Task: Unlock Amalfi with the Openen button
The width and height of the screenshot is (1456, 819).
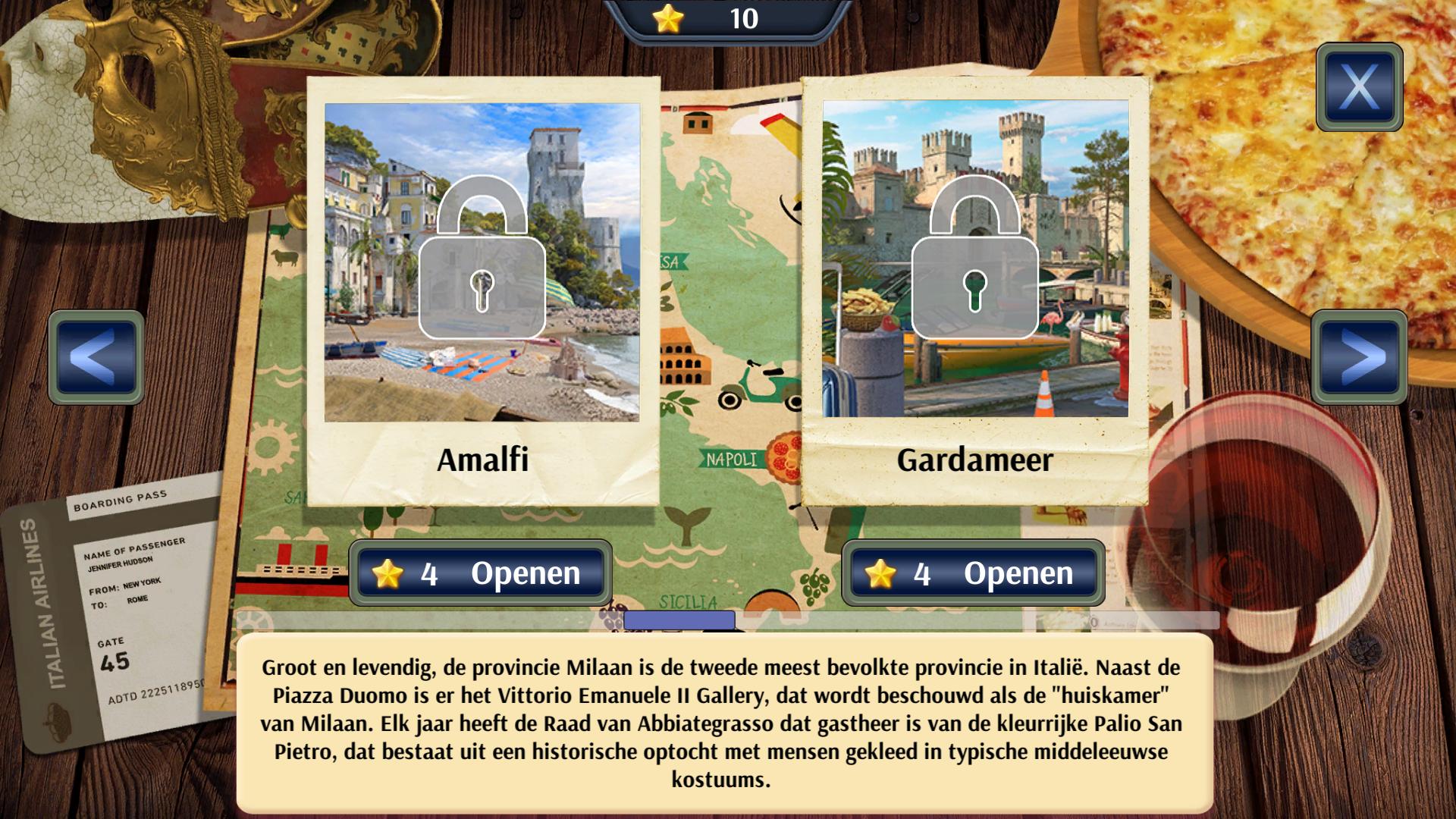Action: coord(481,573)
